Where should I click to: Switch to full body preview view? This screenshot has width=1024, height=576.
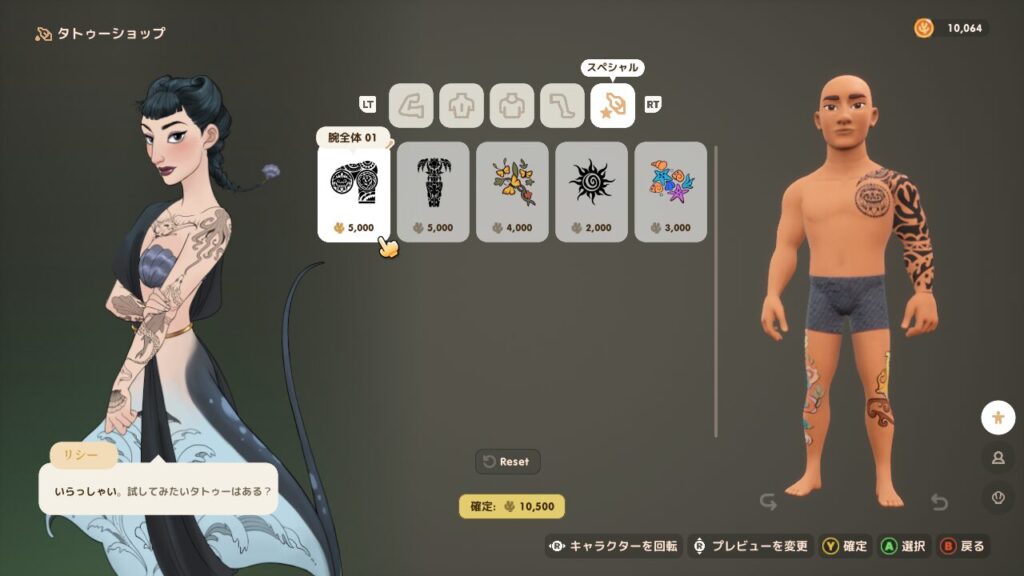pos(997,417)
